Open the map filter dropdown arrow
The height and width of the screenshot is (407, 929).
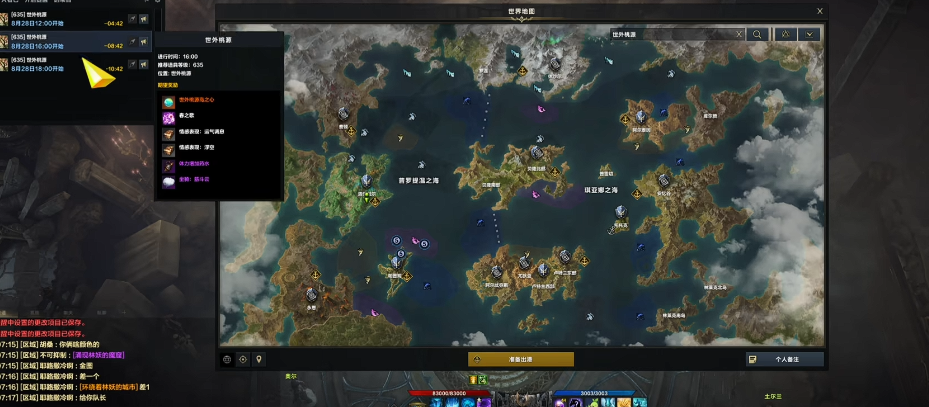(x=808, y=34)
